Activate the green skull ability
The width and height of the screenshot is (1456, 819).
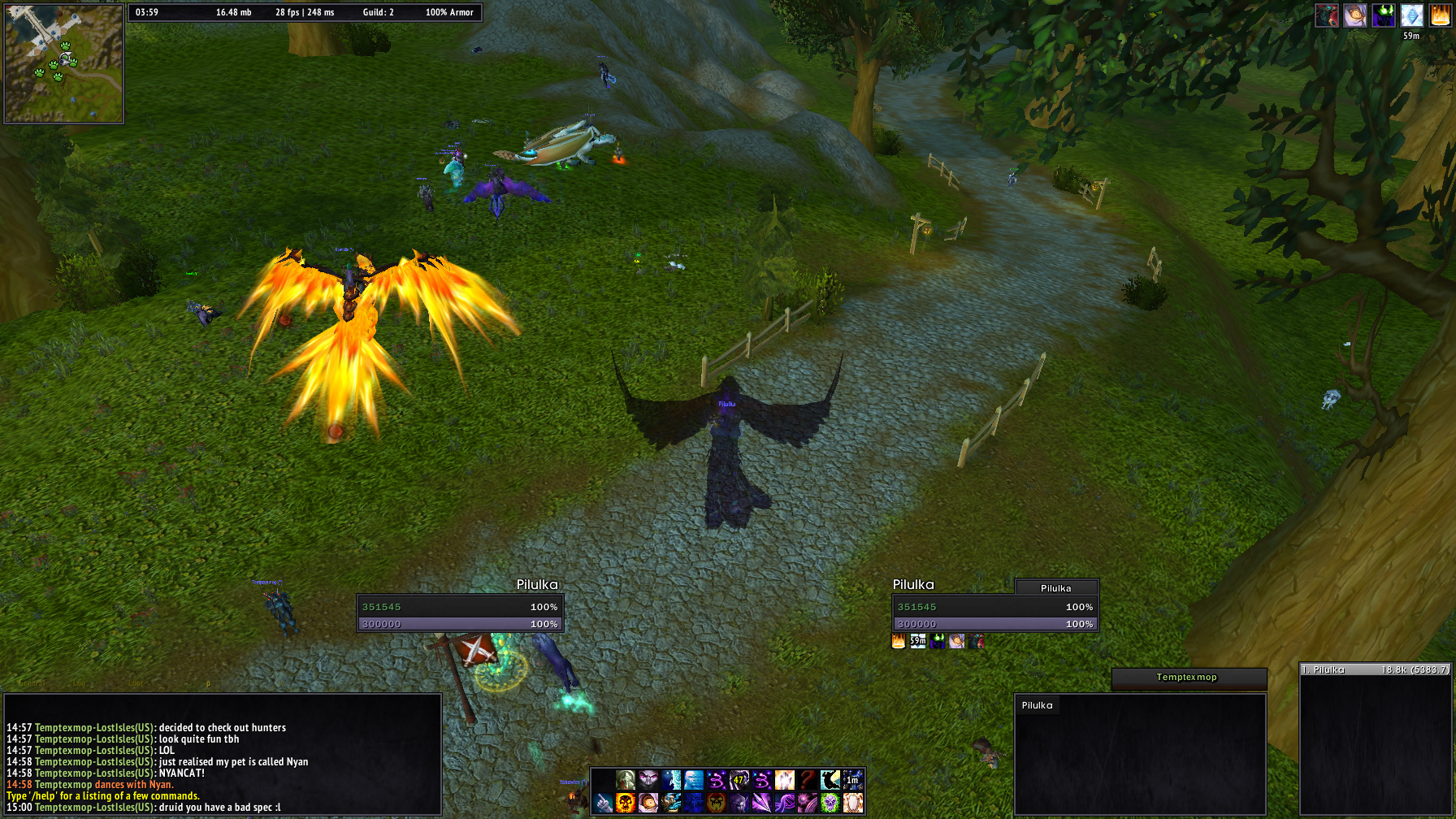coord(830,803)
